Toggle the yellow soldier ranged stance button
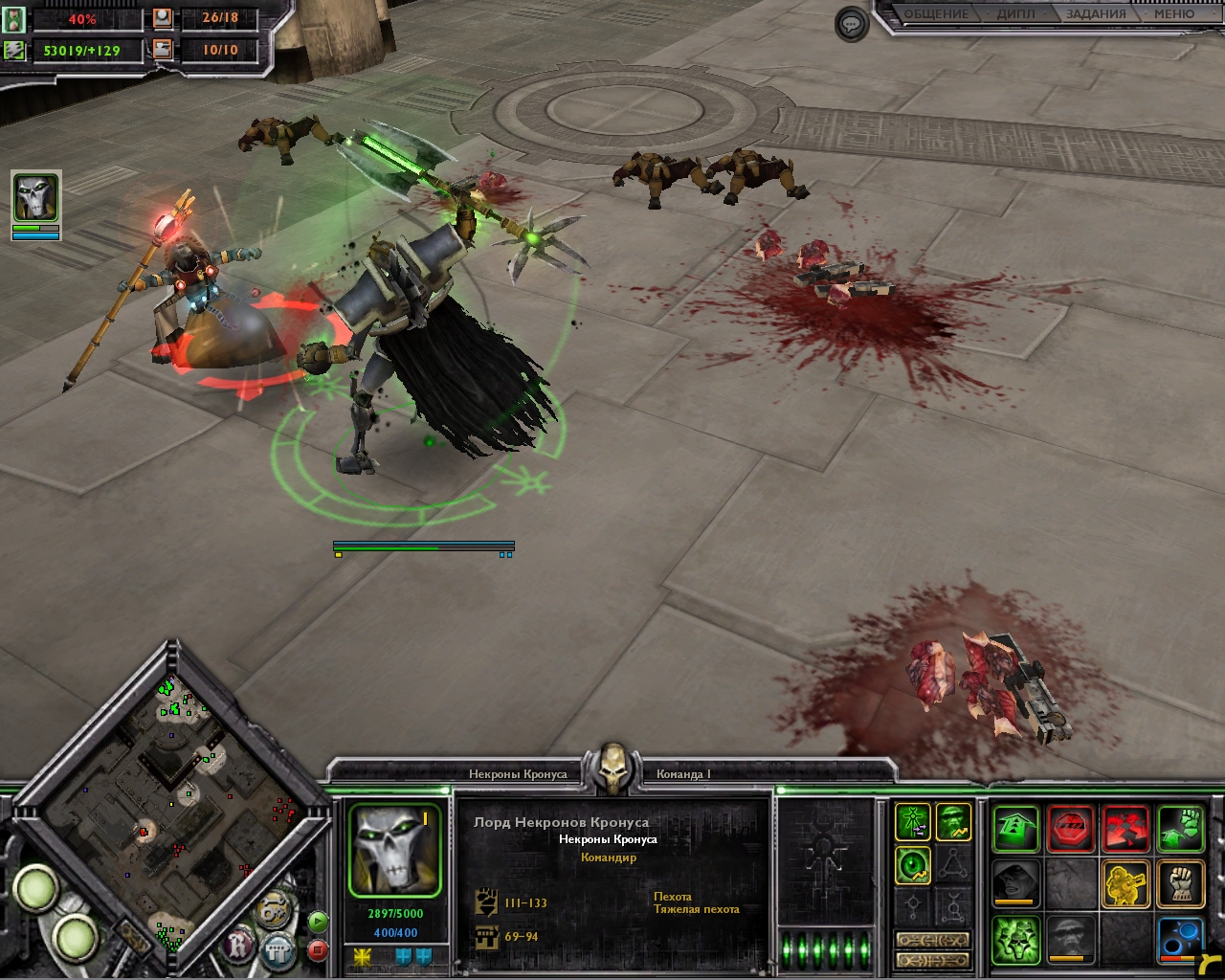 point(1125,882)
